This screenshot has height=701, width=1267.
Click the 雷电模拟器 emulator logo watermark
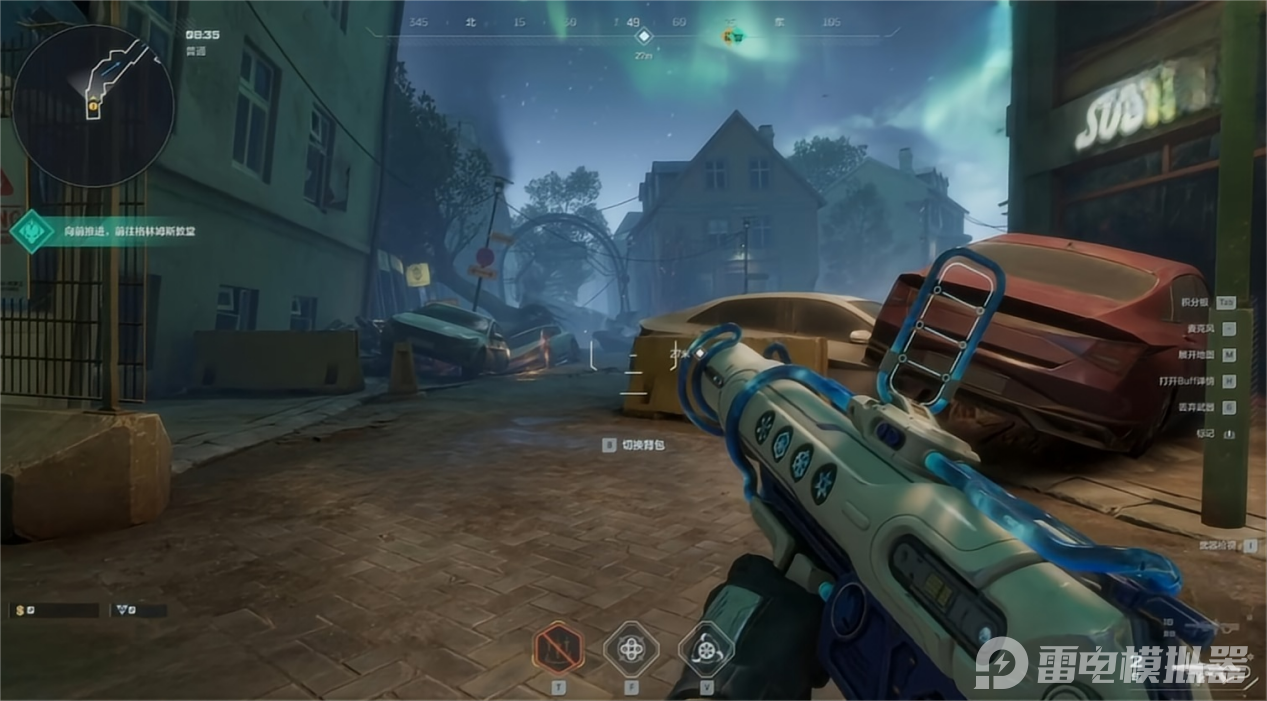(x=1112, y=663)
